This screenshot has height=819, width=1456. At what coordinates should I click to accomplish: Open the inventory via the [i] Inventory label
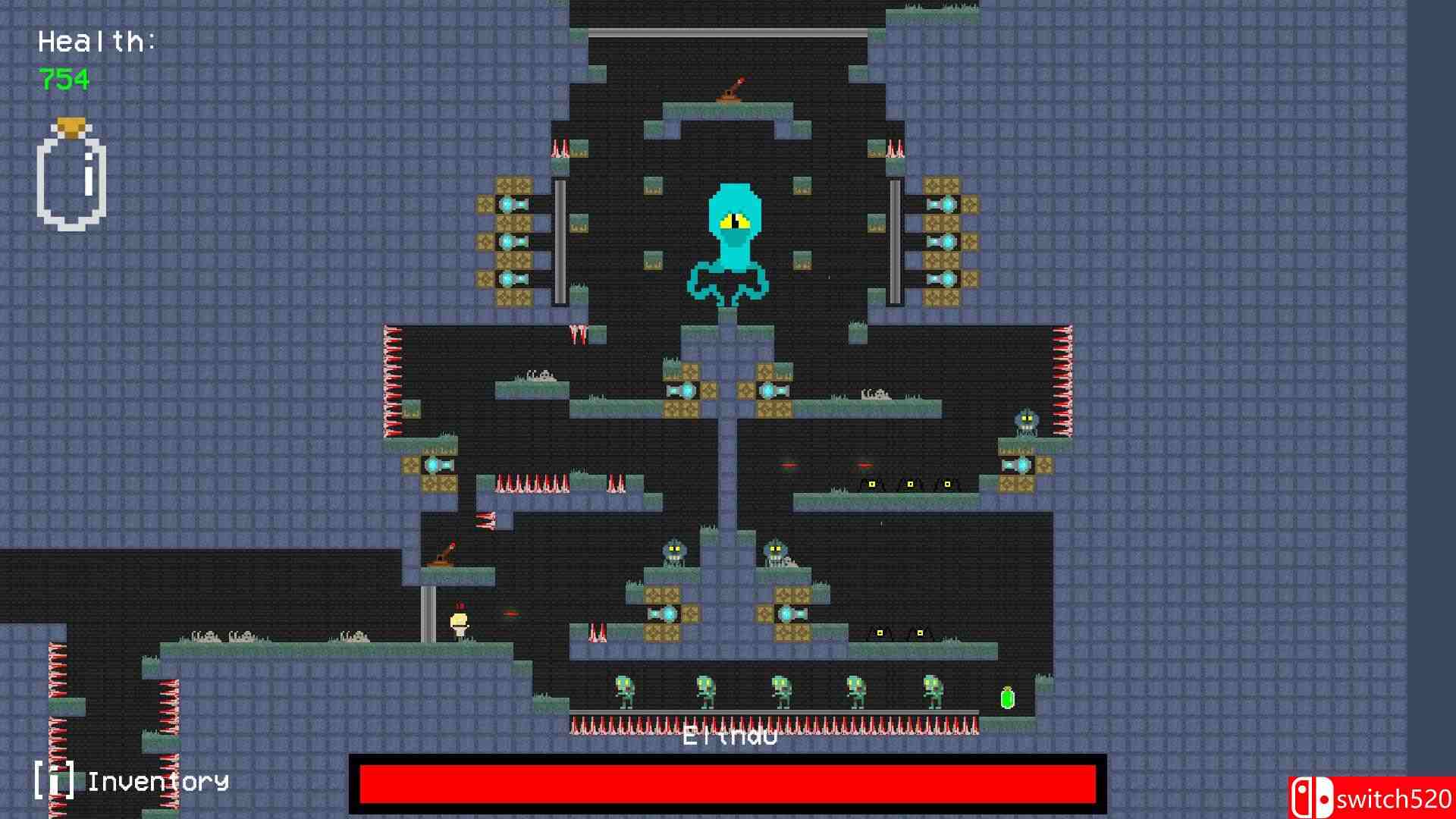(129, 780)
